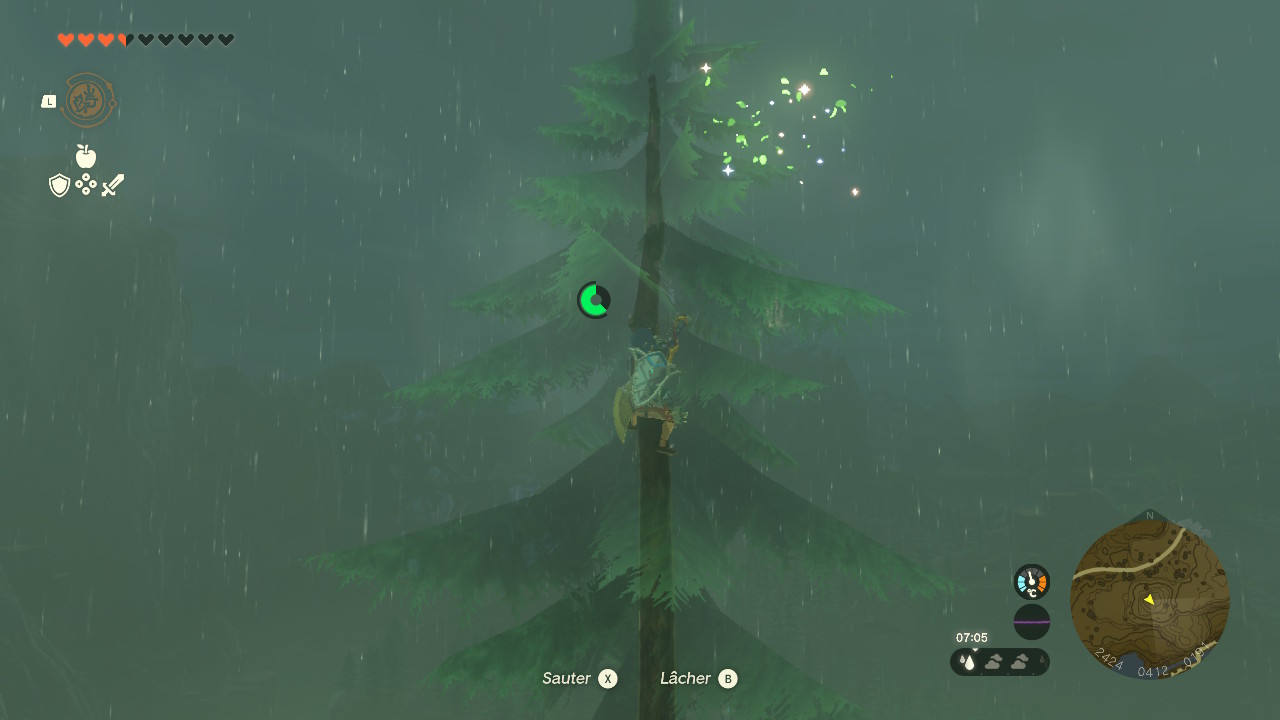Click the temperature gauge icon
This screenshot has height=720, width=1280.
pos(1031,581)
